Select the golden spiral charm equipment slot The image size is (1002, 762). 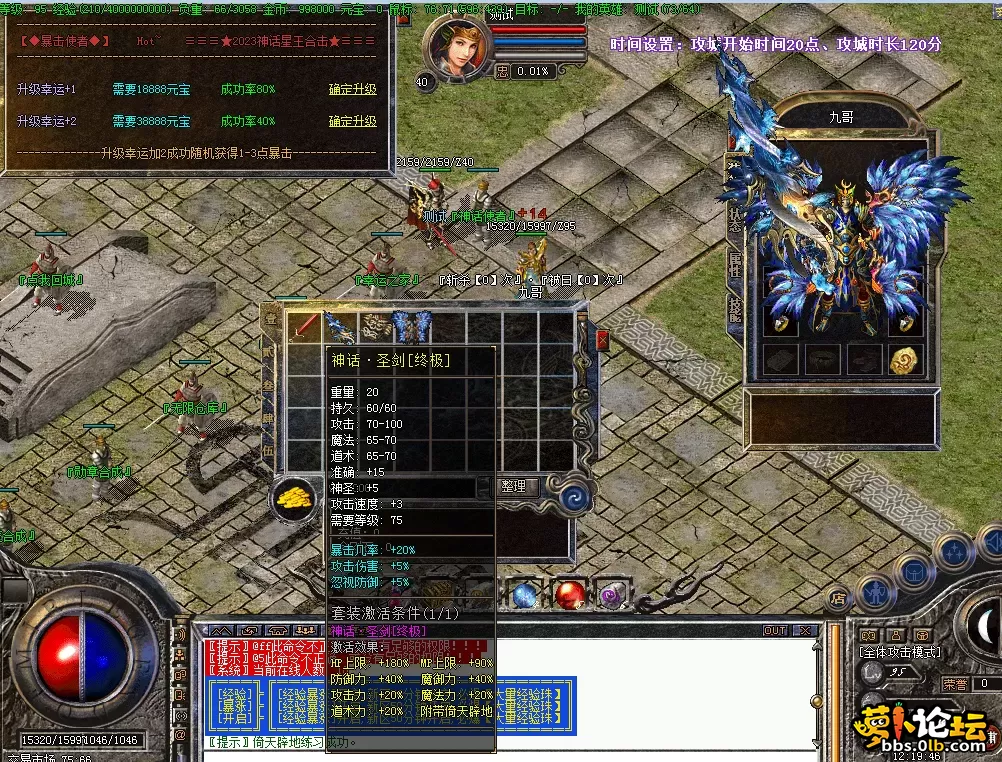coord(906,360)
